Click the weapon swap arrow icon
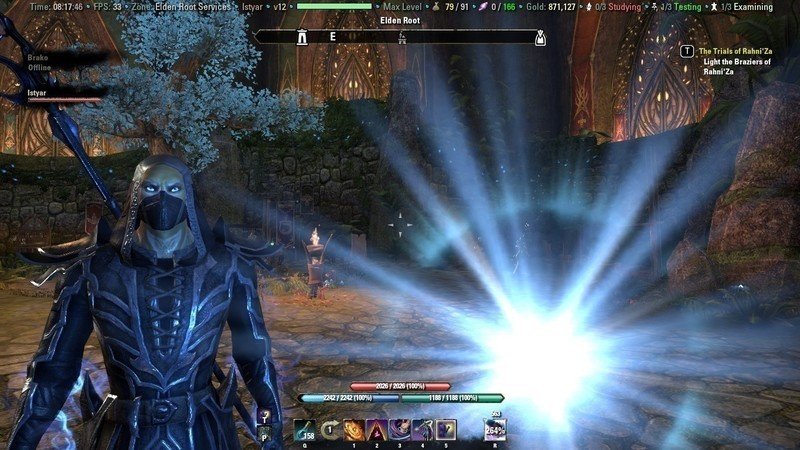This screenshot has height=450, width=800. click(329, 429)
